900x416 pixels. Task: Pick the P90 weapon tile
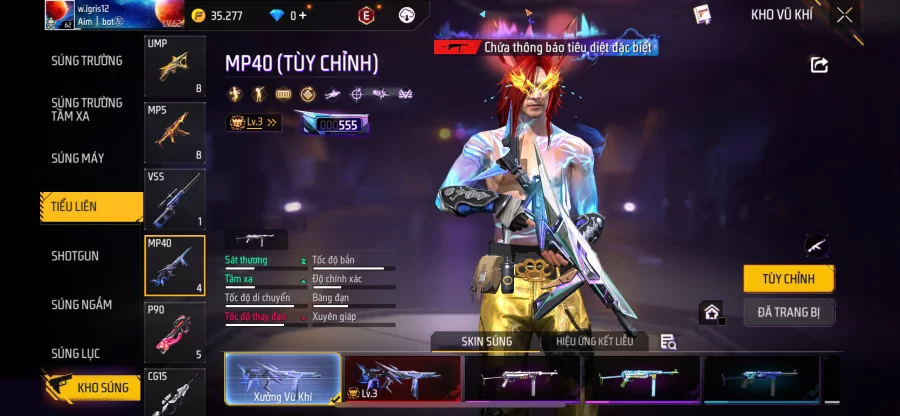click(x=175, y=331)
